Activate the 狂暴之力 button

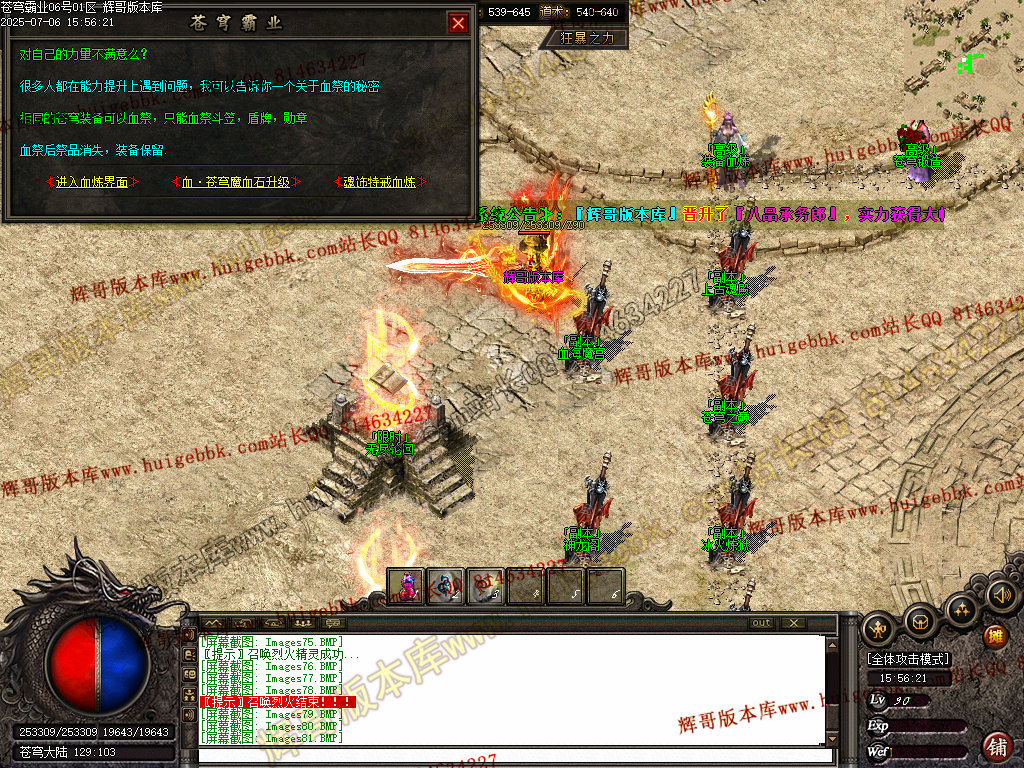(587, 38)
